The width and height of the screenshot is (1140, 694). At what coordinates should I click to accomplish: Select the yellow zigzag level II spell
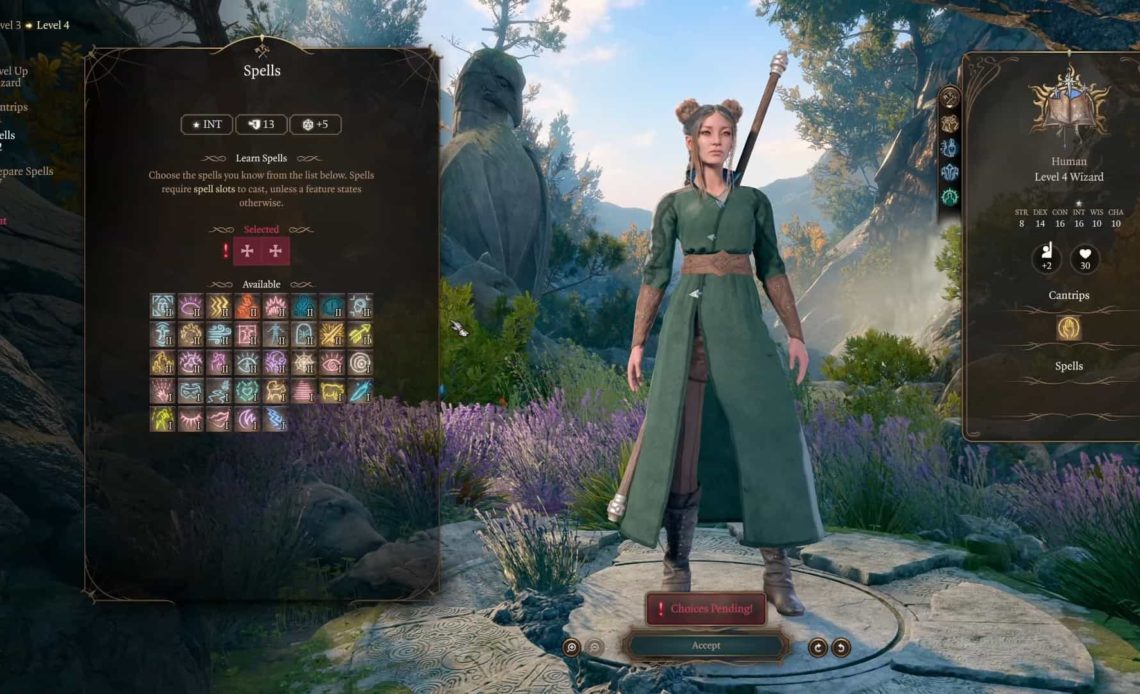coord(219,306)
